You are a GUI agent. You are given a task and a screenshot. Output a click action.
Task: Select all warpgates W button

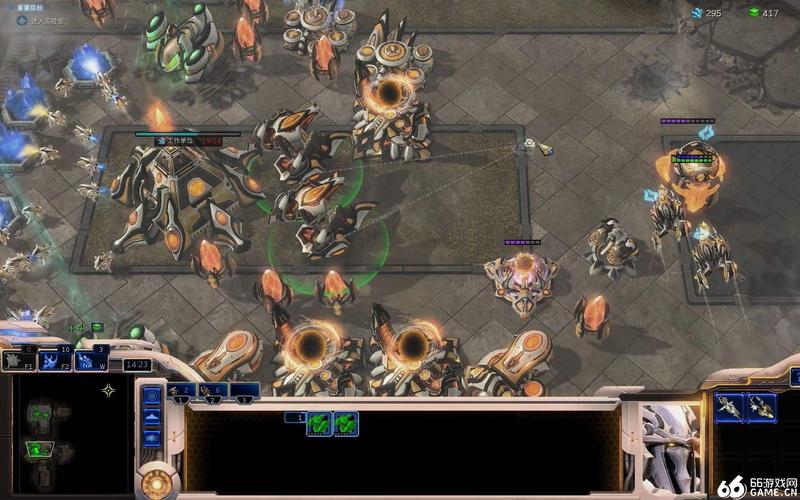pos(90,360)
